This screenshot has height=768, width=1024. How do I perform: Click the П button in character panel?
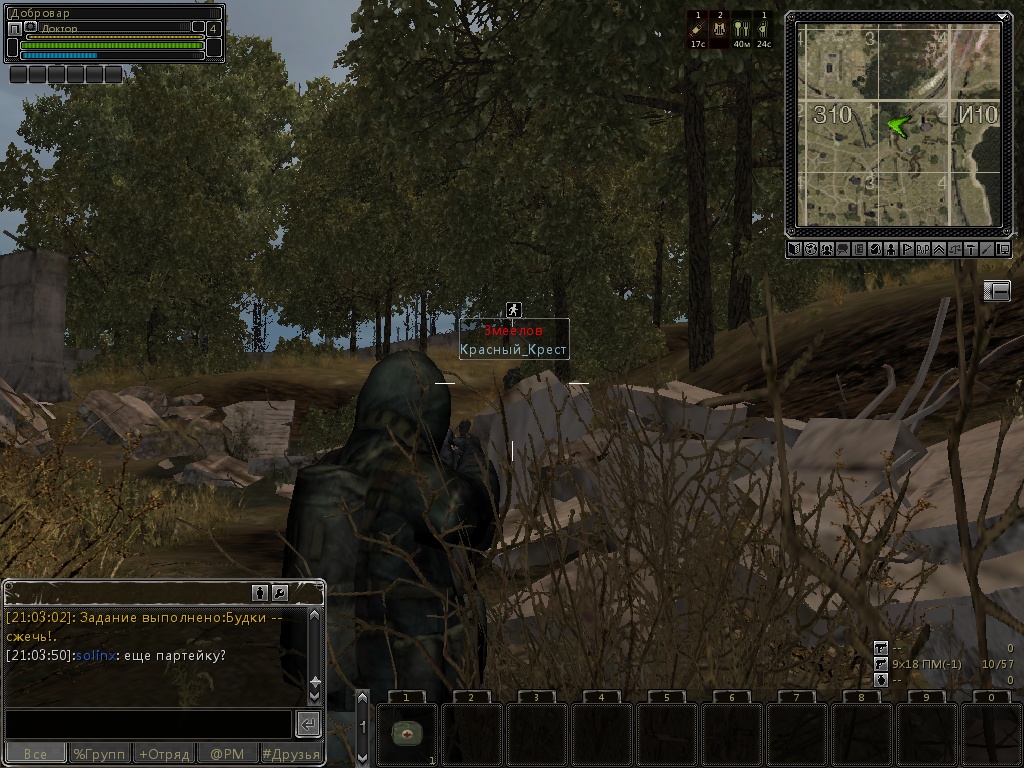click(14, 29)
